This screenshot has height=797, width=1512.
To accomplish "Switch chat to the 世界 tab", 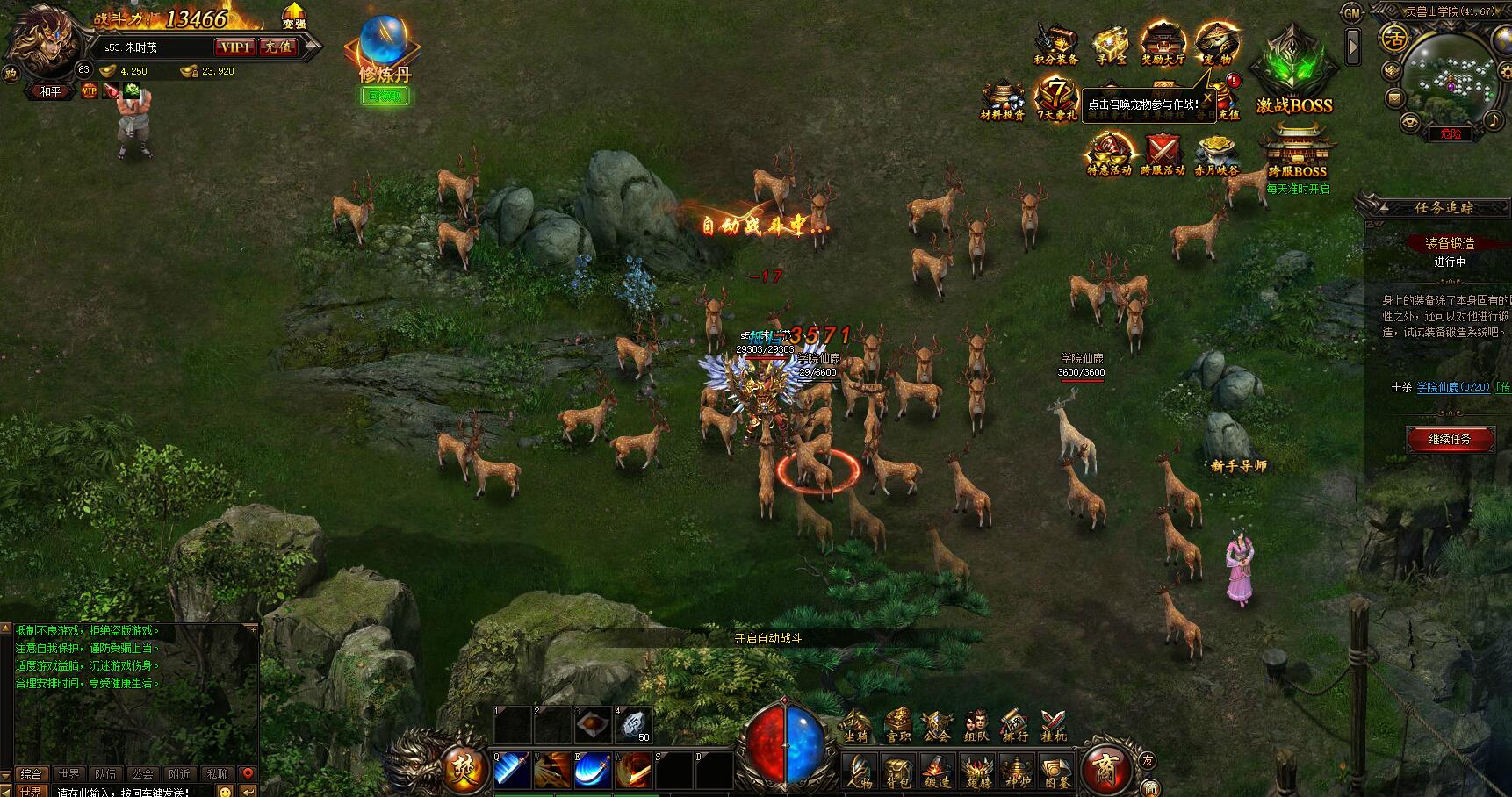I will [68, 774].
